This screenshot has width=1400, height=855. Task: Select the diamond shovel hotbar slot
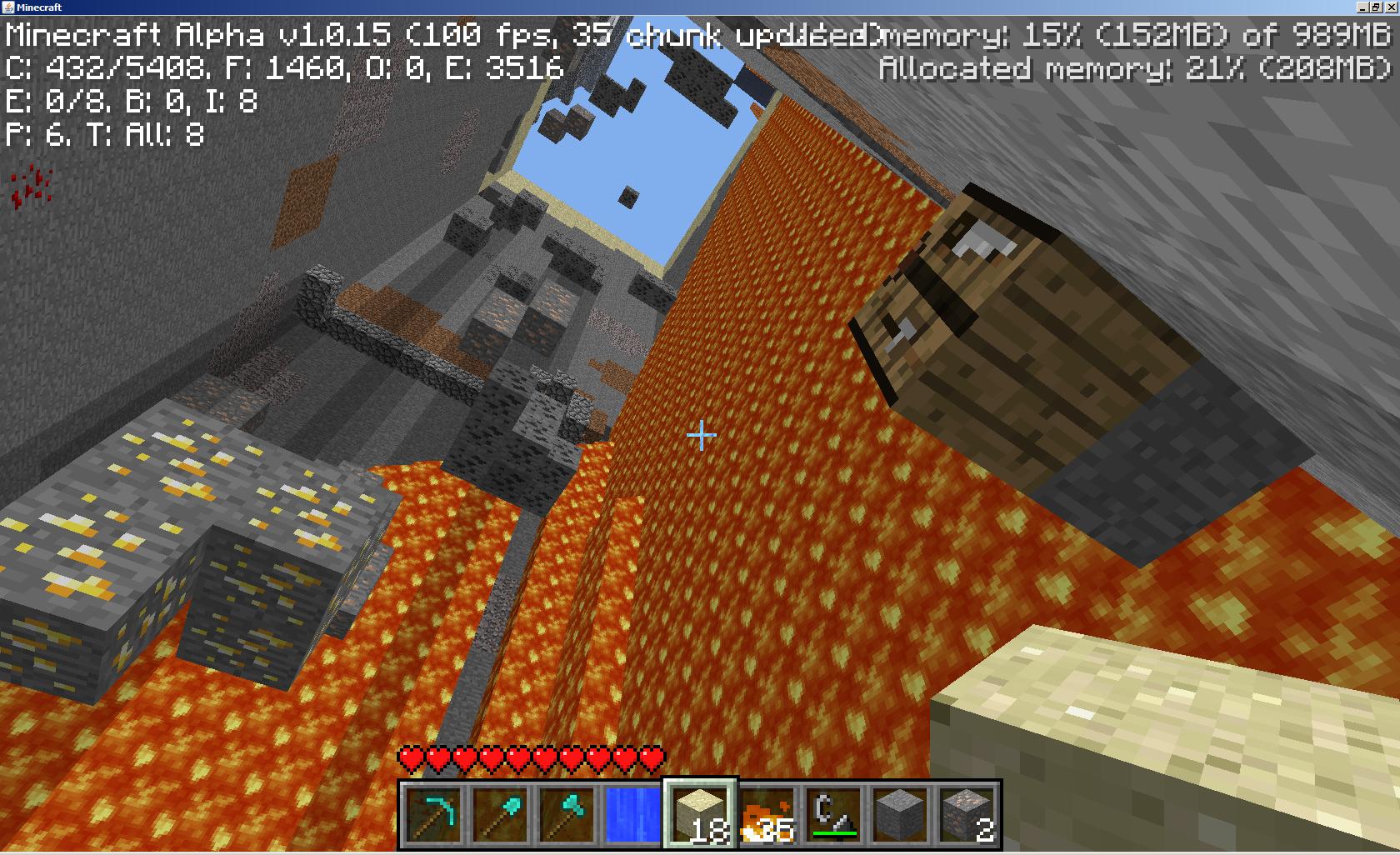(x=500, y=814)
